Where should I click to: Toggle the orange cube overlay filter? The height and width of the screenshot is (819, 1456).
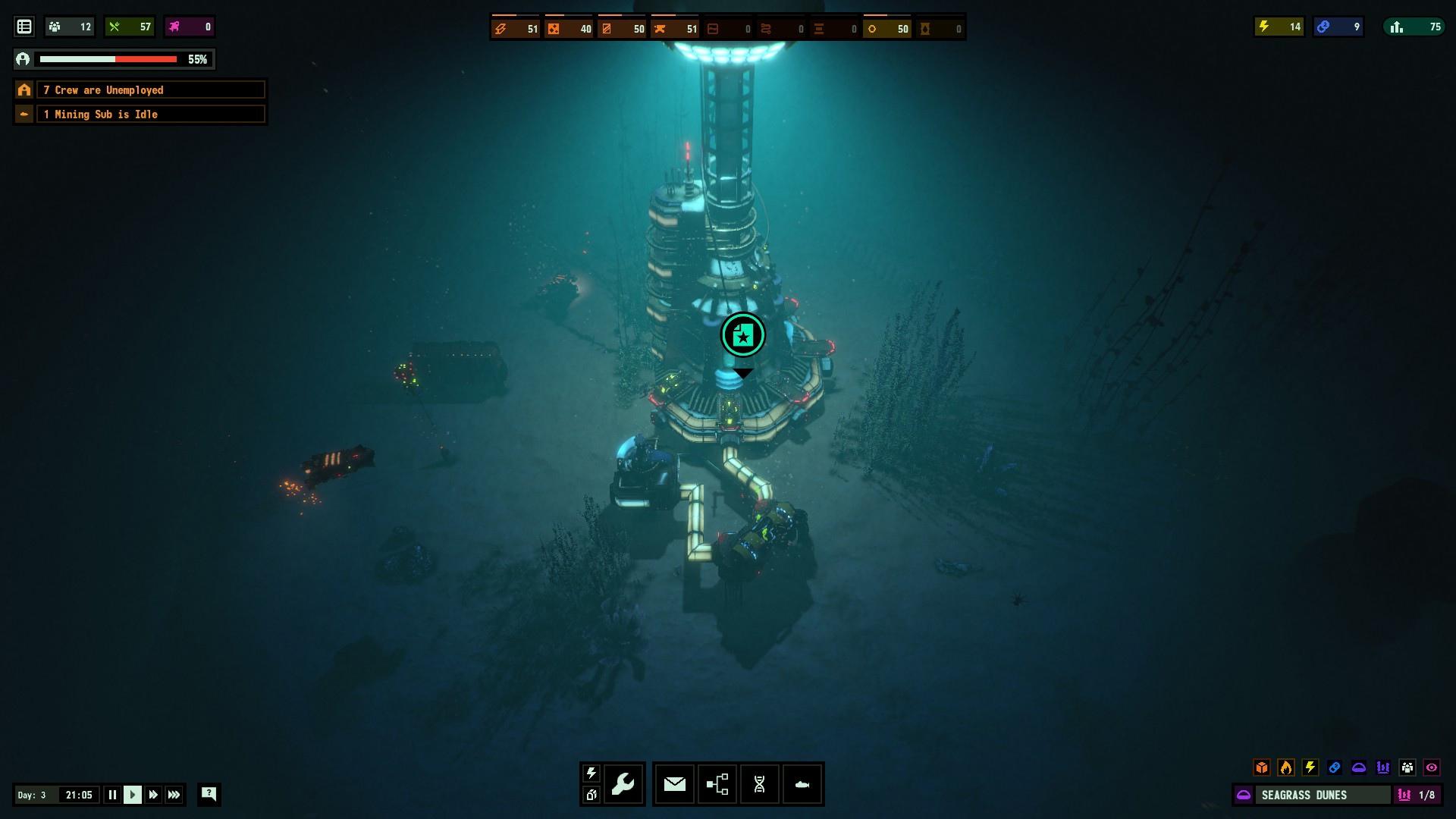pos(1262,767)
